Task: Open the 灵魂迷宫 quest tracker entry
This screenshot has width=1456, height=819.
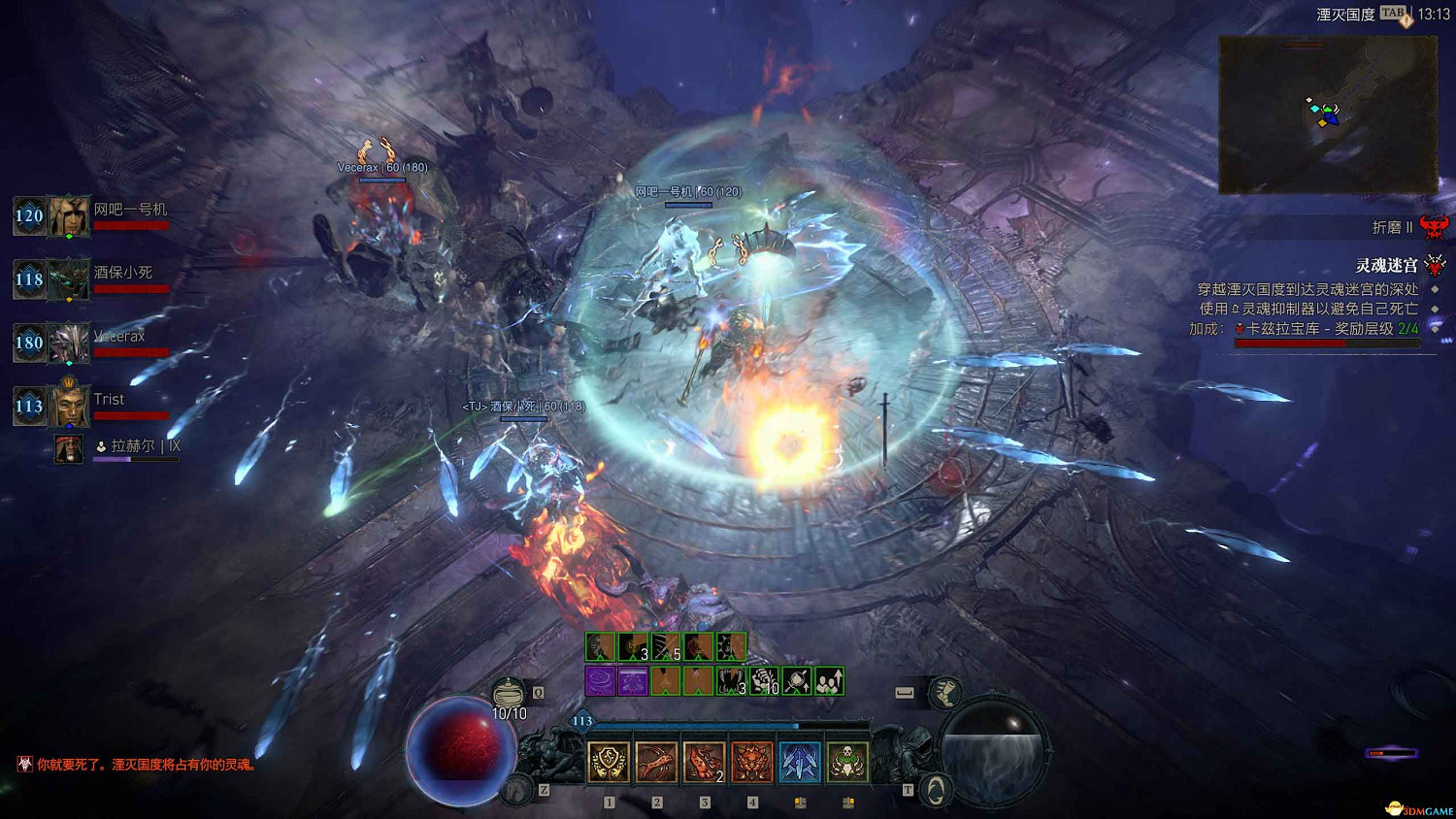Action: click(1386, 265)
